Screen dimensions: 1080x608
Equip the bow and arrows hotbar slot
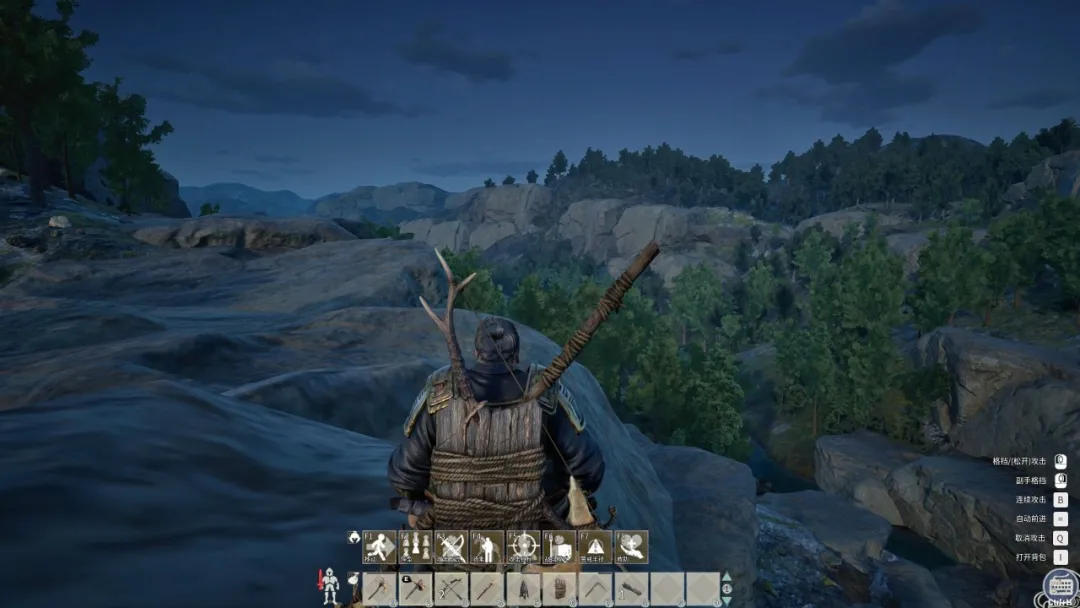[x=451, y=589]
